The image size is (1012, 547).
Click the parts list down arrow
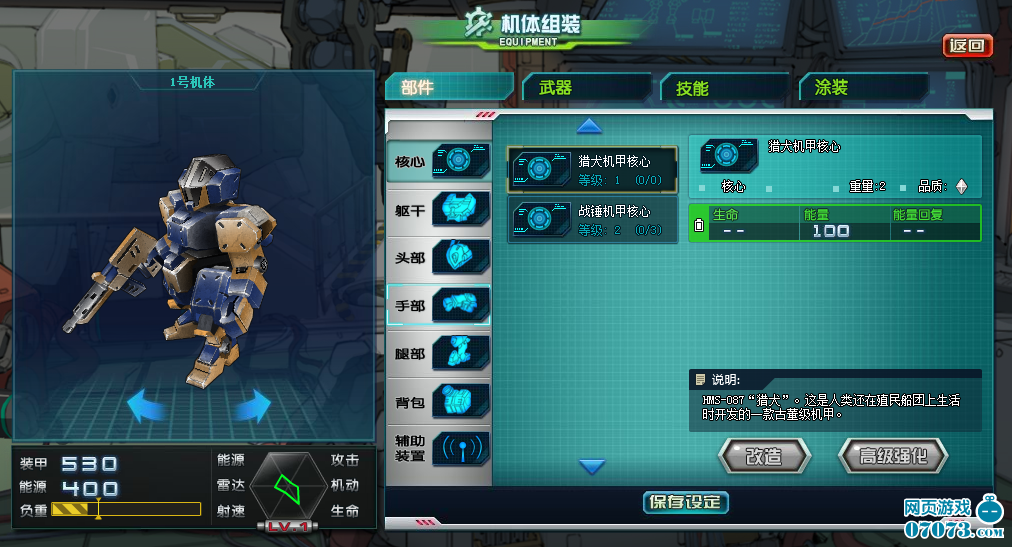click(592, 466)
